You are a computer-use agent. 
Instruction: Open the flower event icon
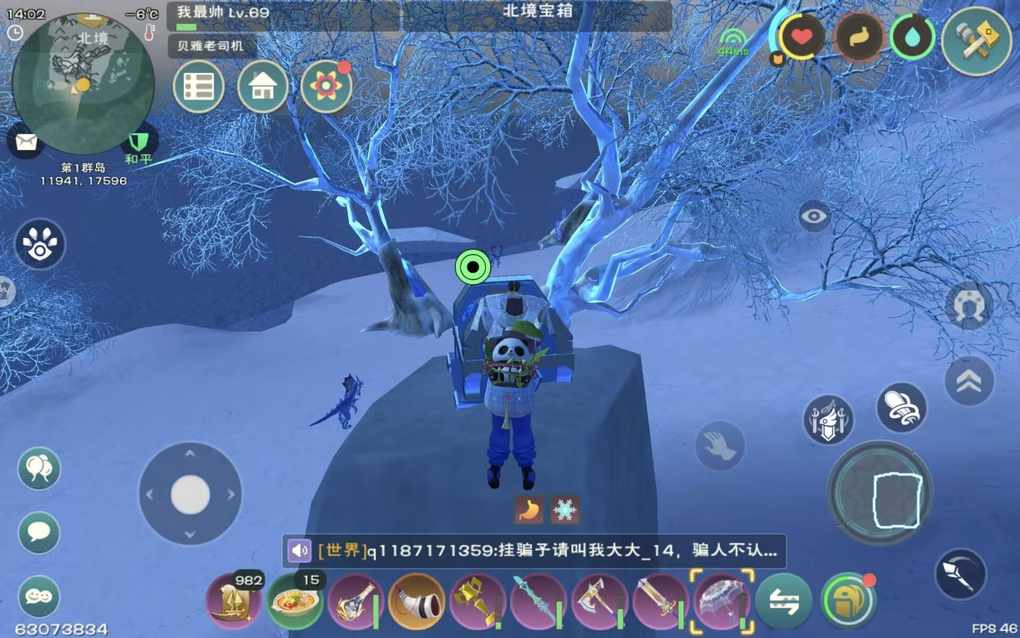click(326, 87)
